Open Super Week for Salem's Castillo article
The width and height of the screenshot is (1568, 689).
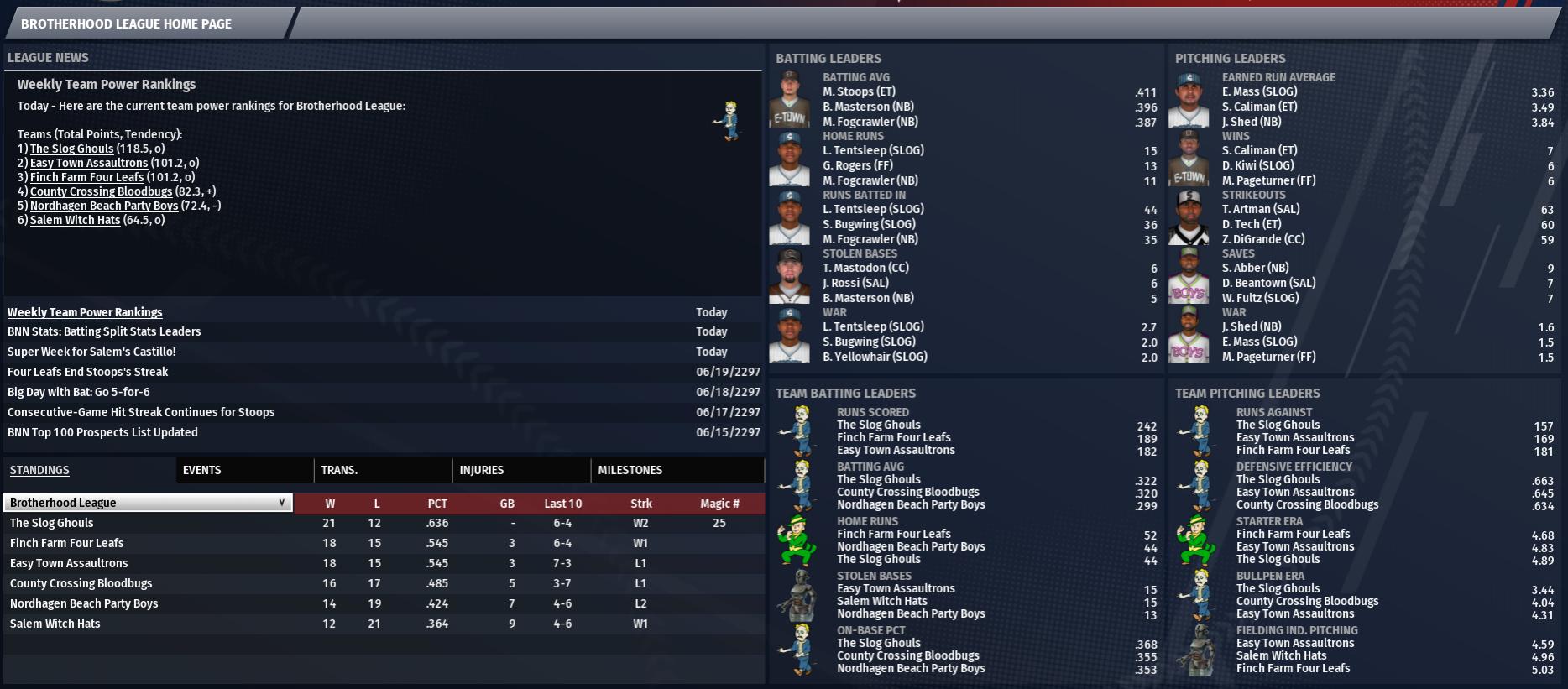coord(91,352)
